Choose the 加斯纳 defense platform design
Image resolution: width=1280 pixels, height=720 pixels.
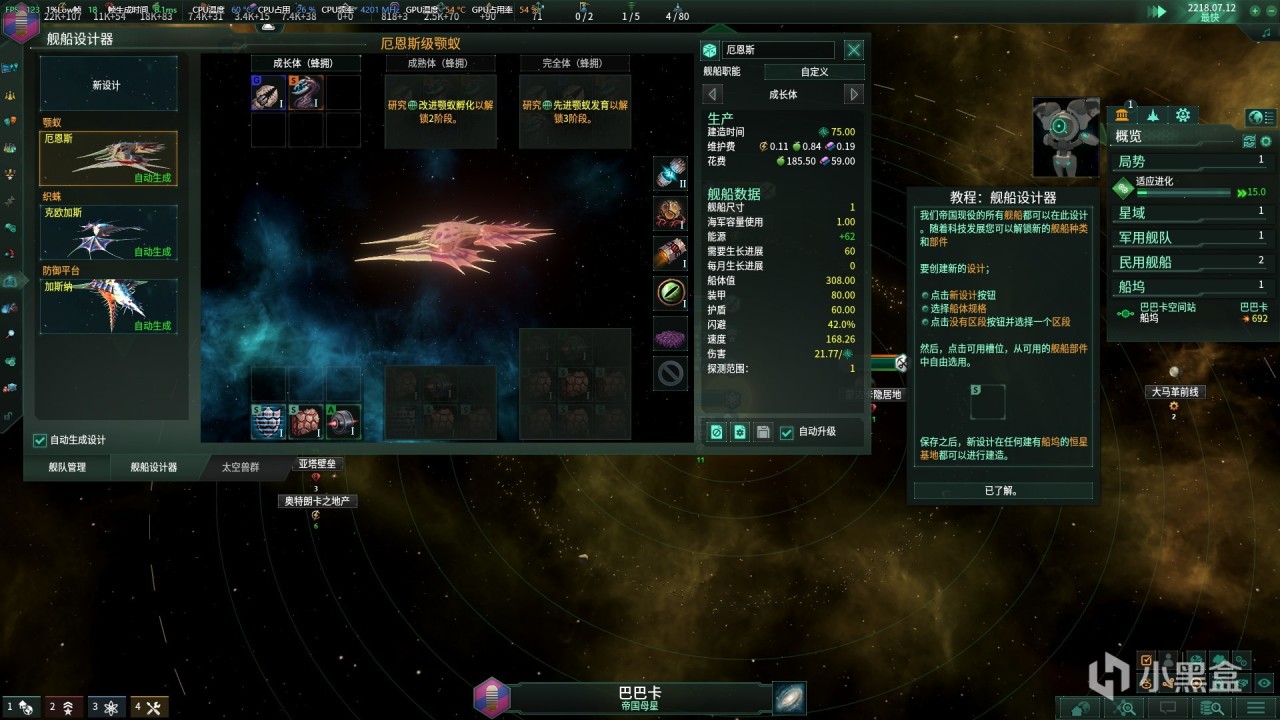click(x=108, y=306)
